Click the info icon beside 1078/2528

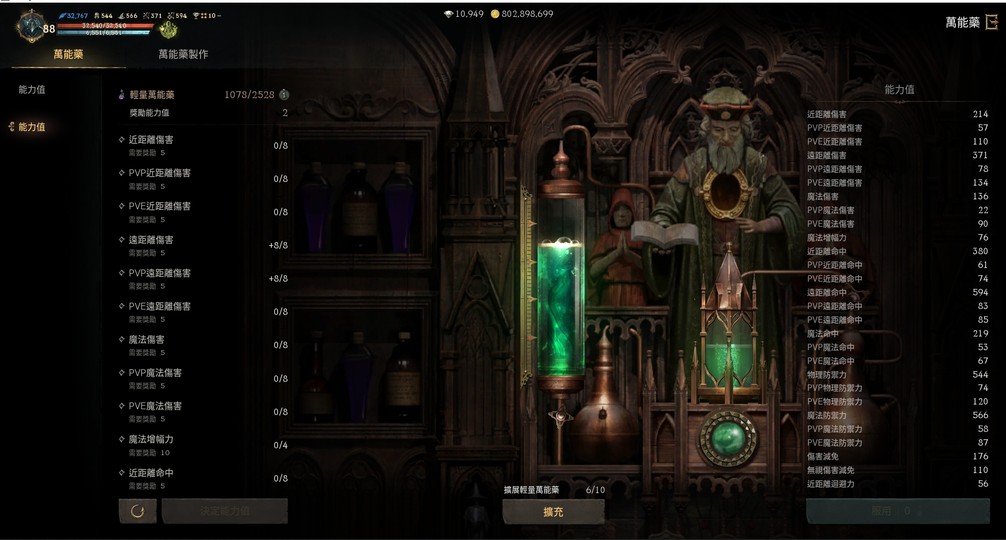pos(284,95)
